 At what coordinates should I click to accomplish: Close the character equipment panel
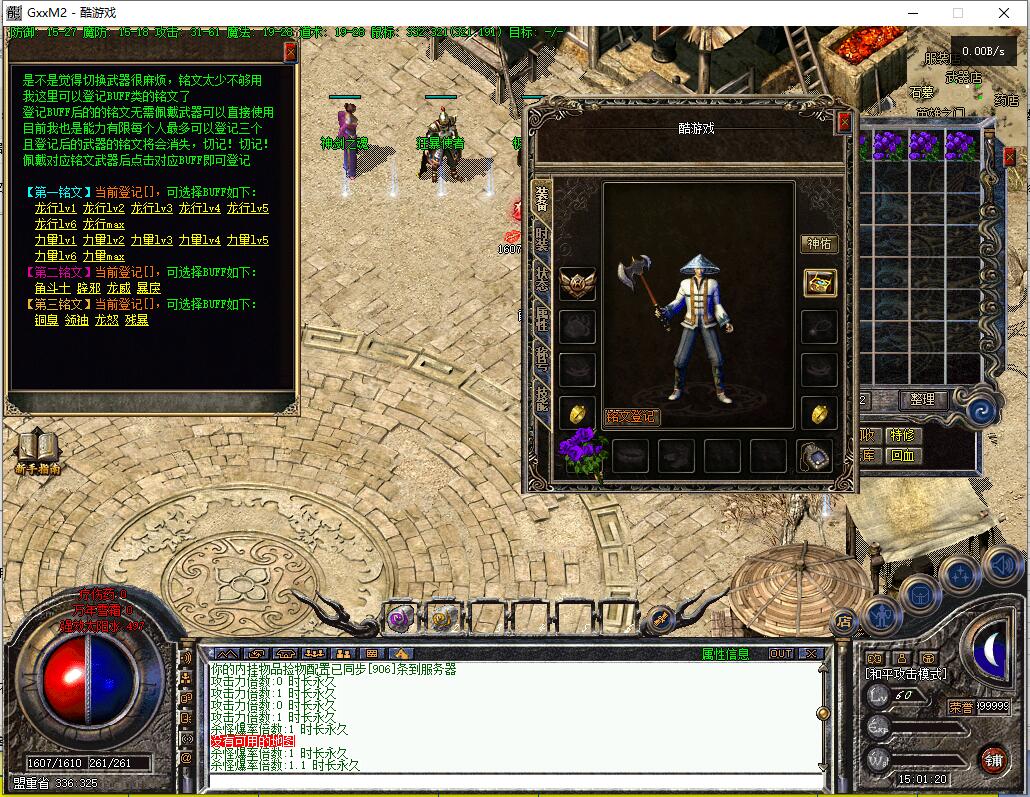pos(844,121)
